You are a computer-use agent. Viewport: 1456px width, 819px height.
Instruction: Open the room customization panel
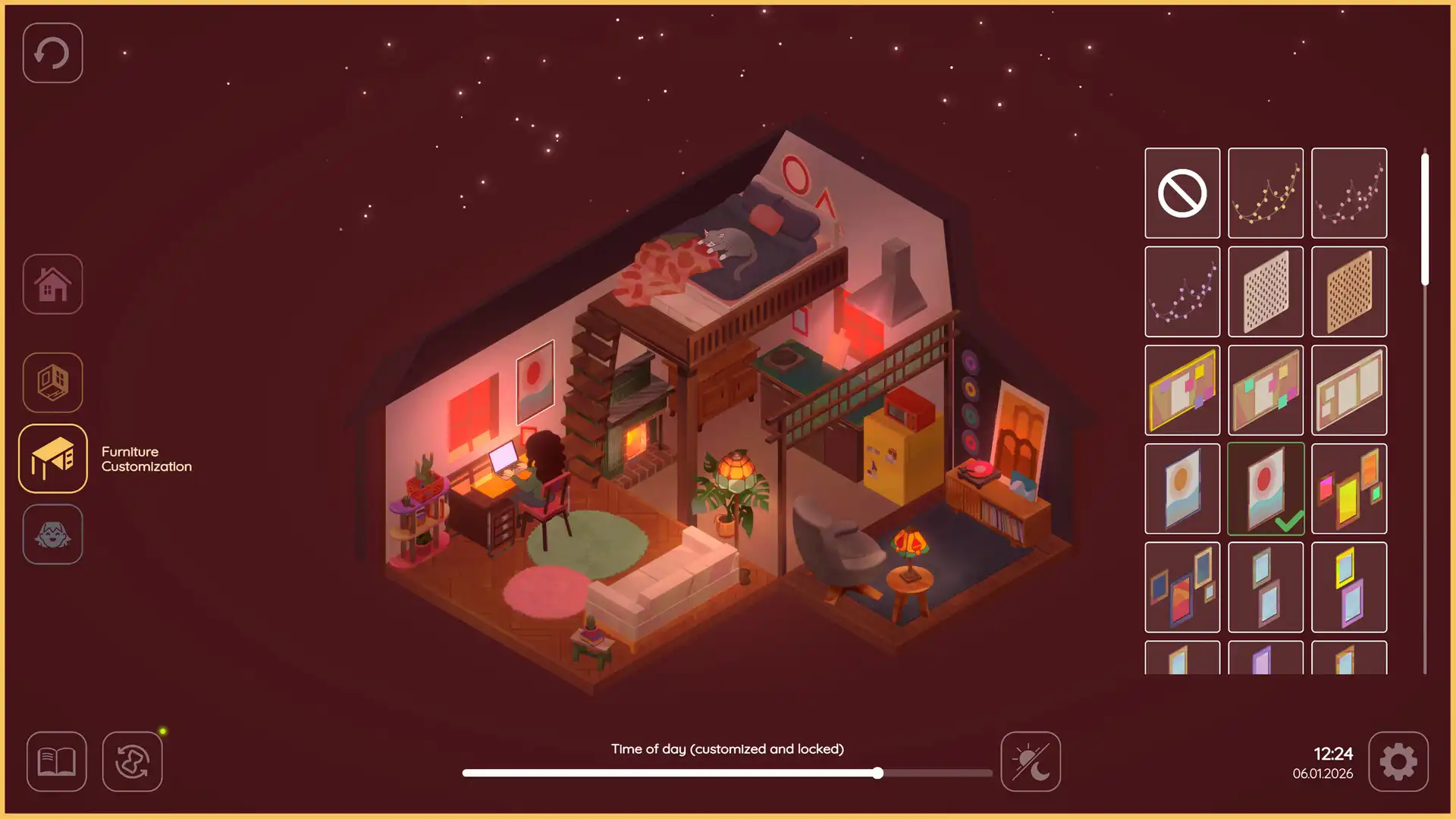(52, 383)
